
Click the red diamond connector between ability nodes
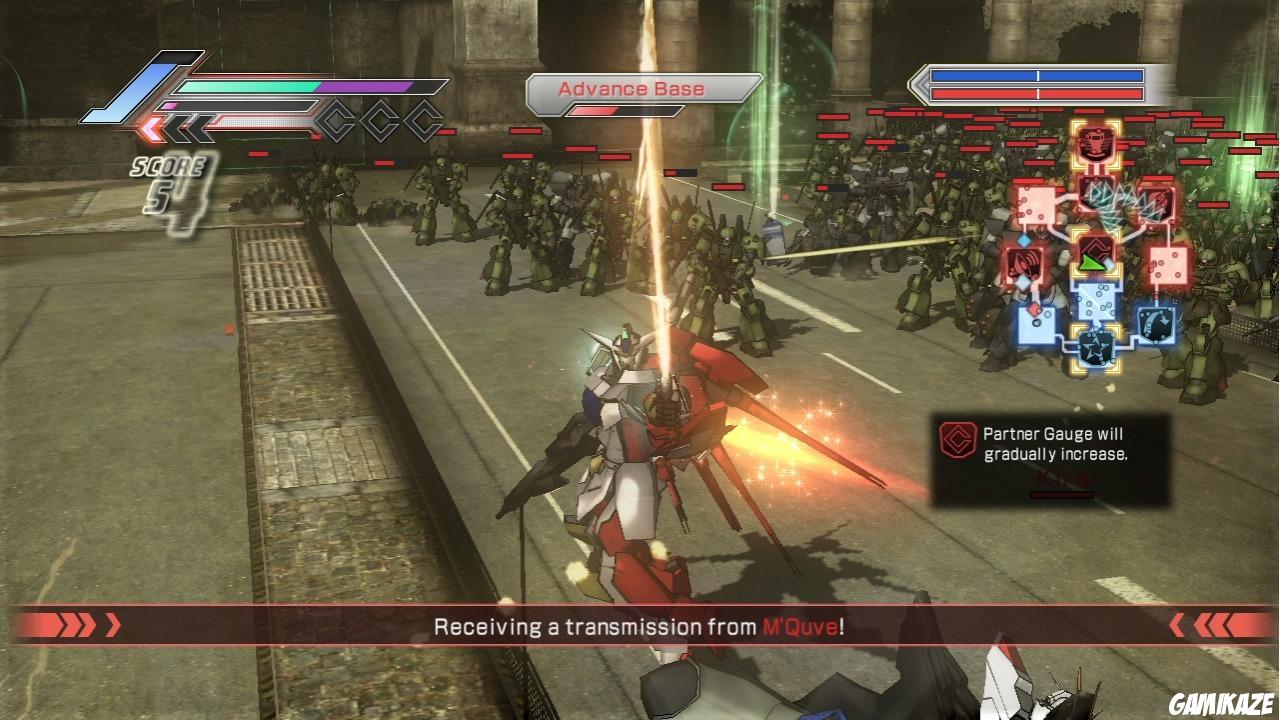click(x=1032, y=307)
